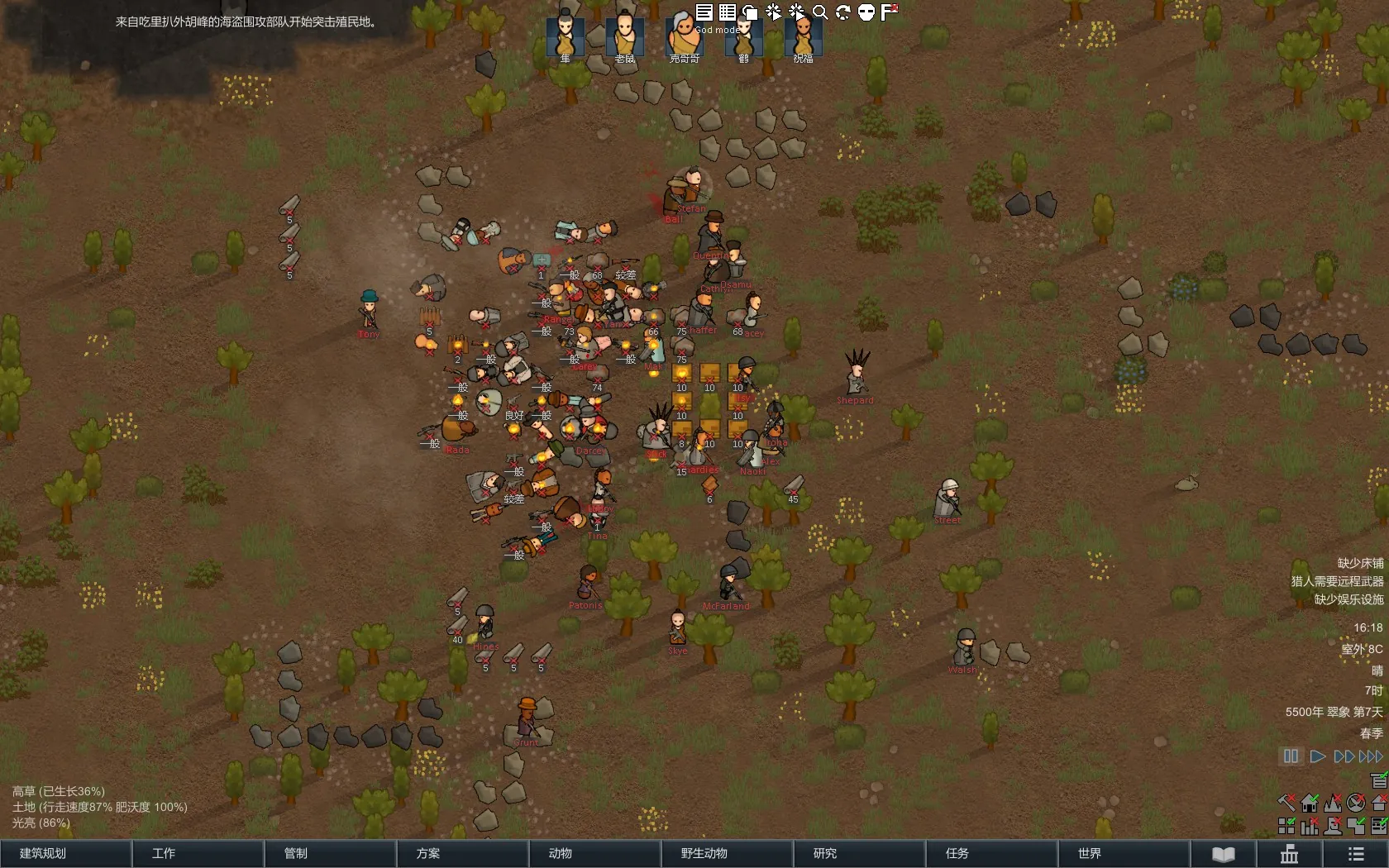Viewport: 1389px width, 868px height.
Task: Switch to the 世界 world view
Action: click(1124, 853)
